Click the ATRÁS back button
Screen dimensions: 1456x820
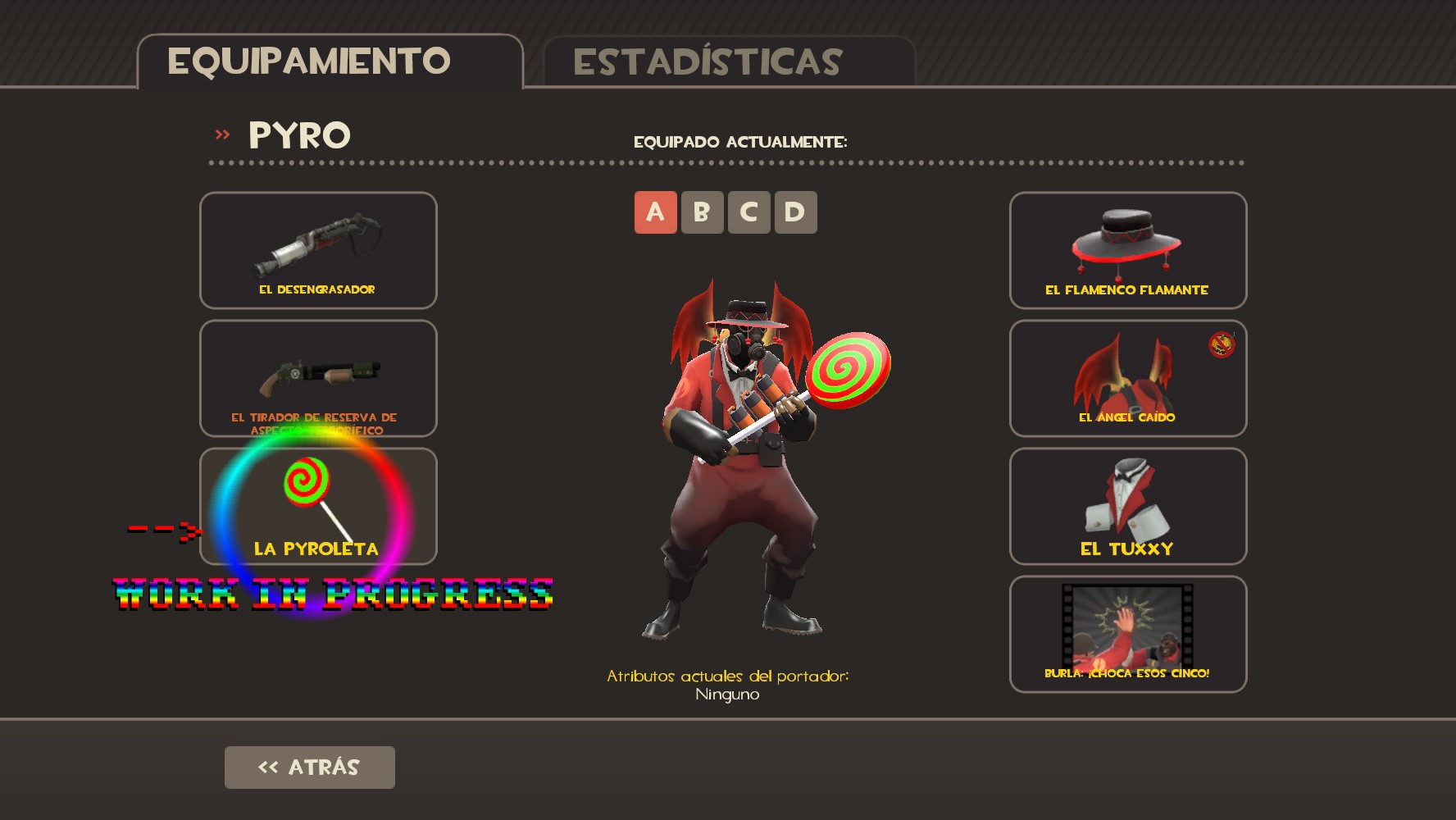tap(309, 768)
